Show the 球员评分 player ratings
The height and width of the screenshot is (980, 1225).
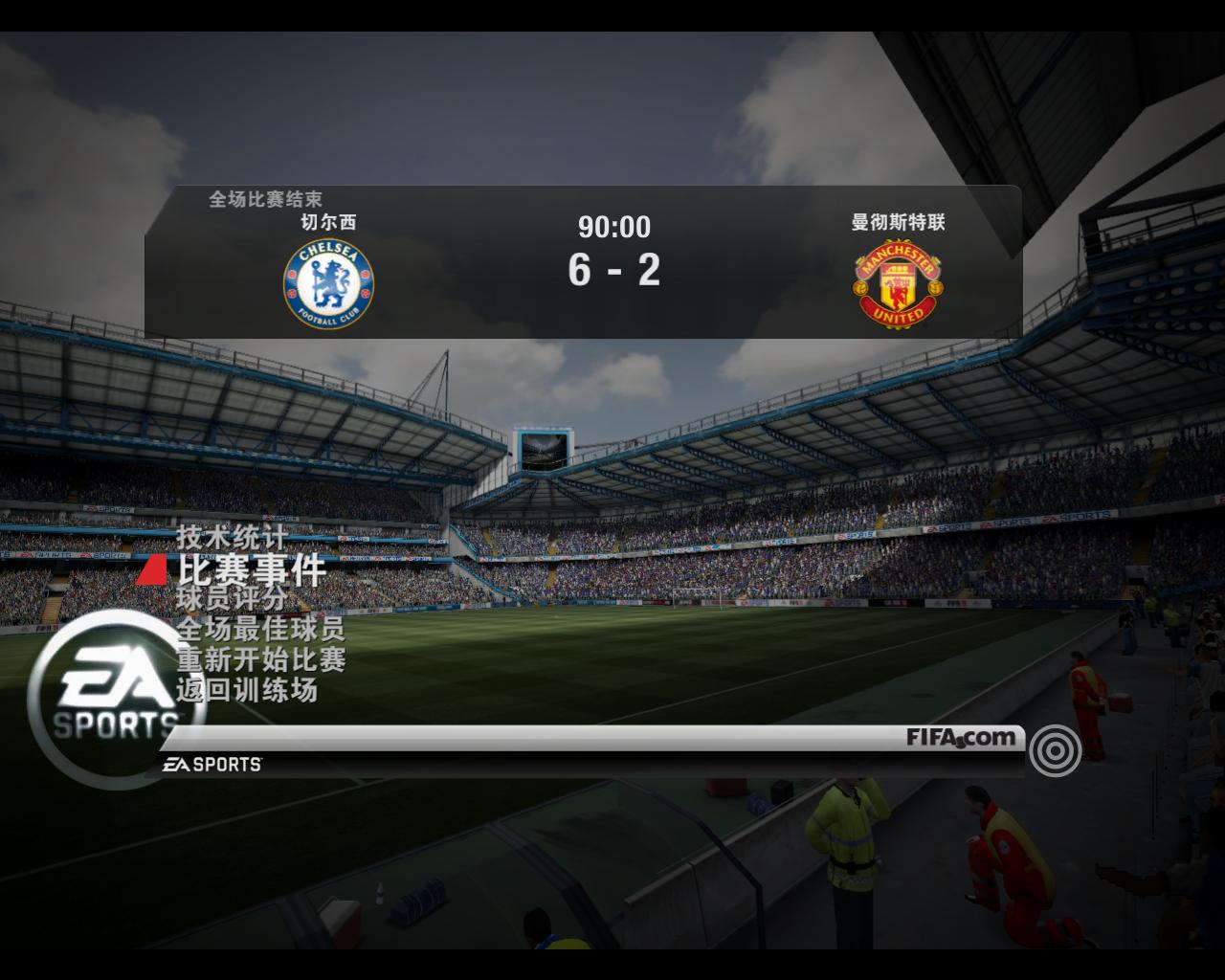click(x=232, y=599)
